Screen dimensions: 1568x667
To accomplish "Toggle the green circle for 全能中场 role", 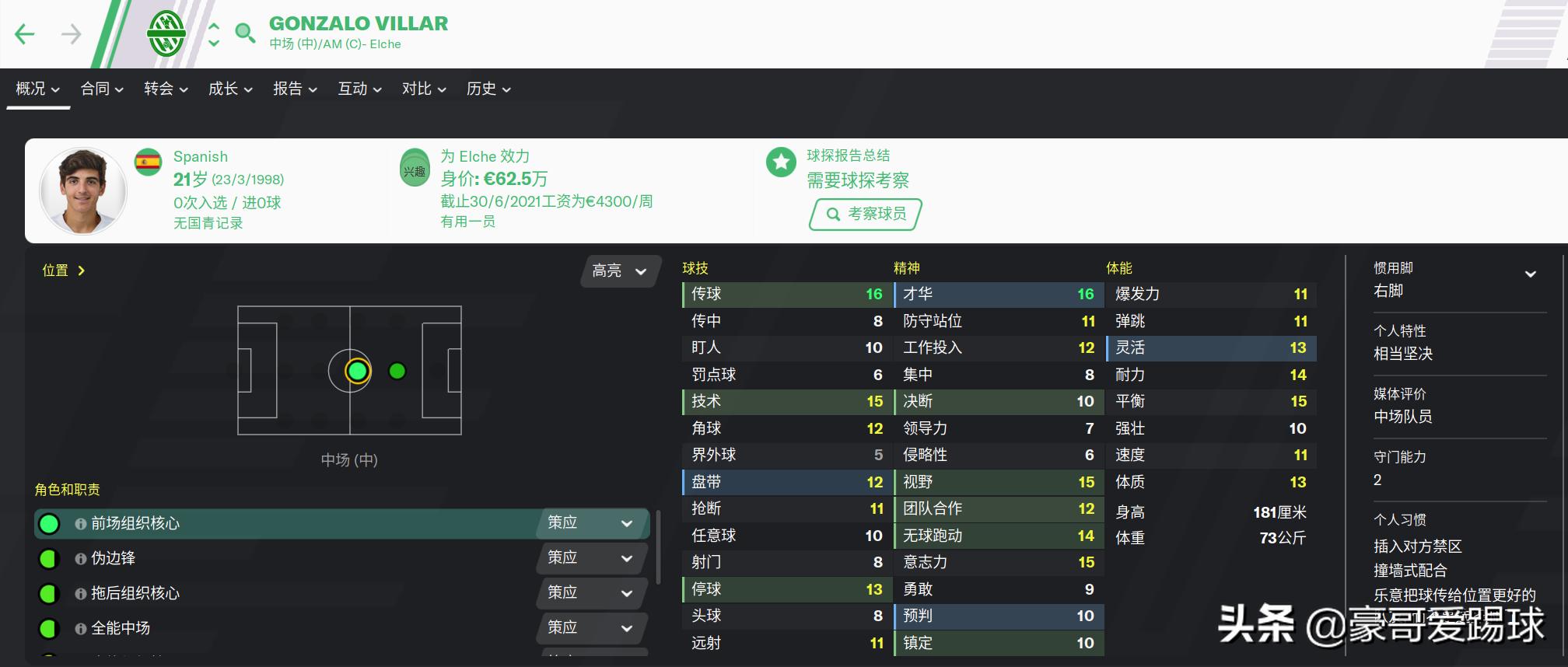I will tap(49, 628).
